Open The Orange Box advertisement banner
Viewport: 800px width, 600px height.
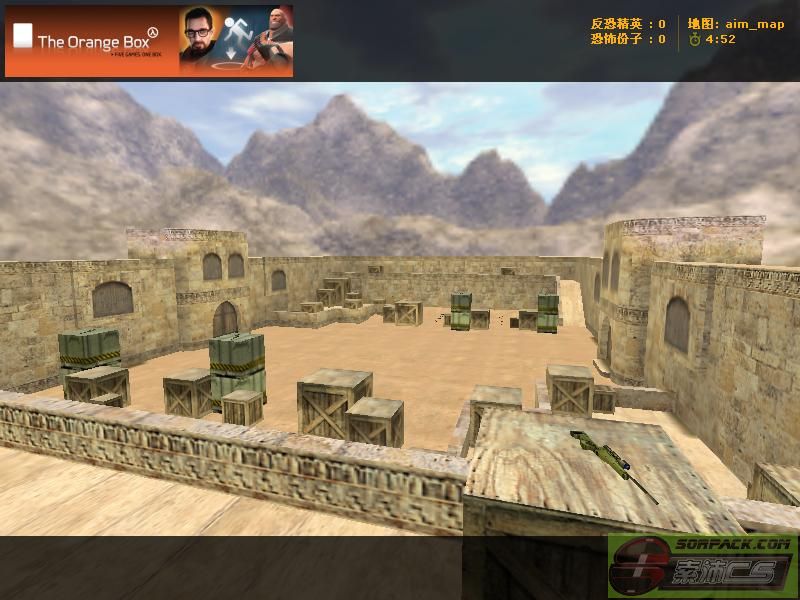[149, 41]
